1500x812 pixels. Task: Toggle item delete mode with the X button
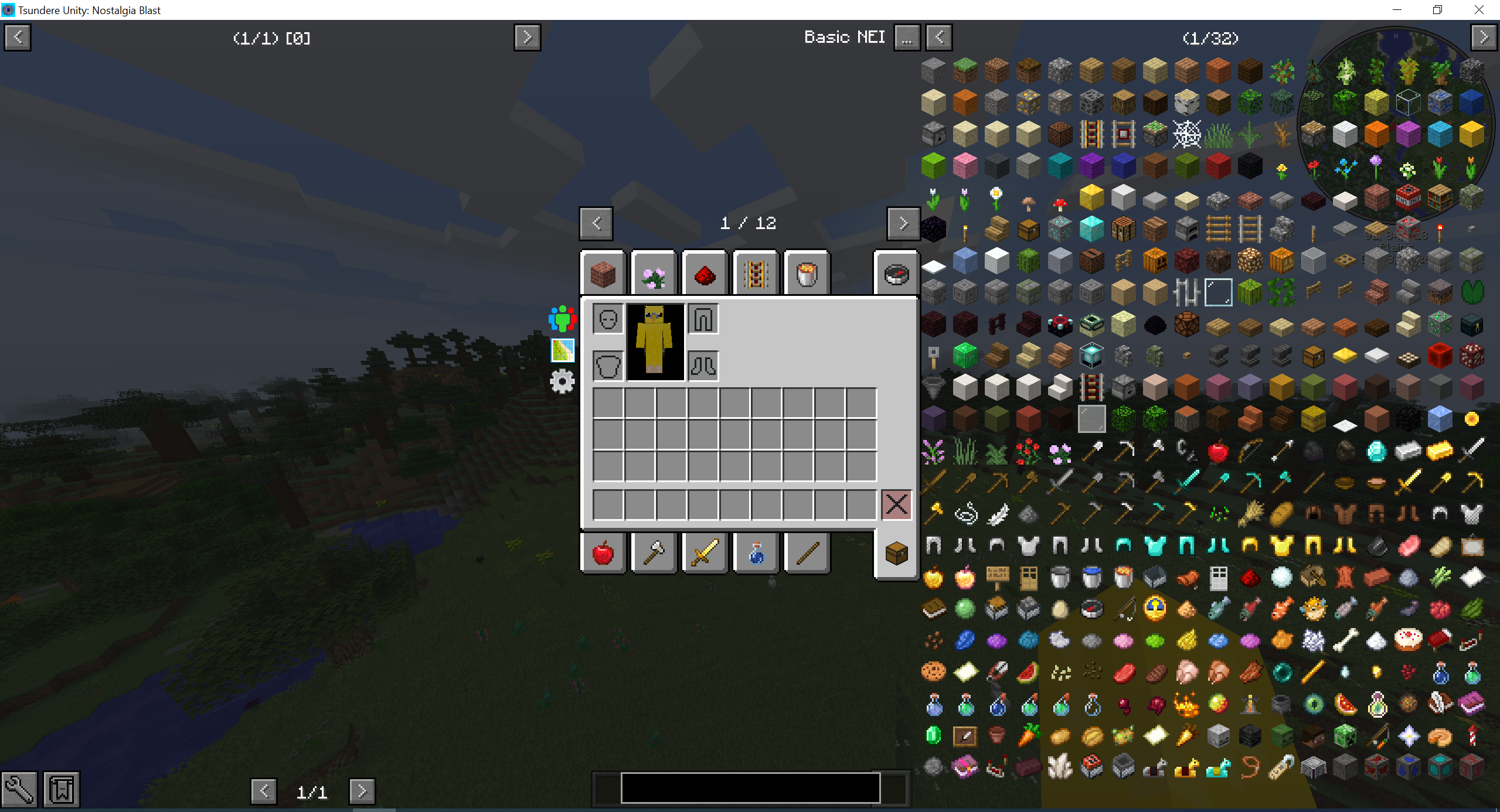pyautogui.click(x=896, y=504)
